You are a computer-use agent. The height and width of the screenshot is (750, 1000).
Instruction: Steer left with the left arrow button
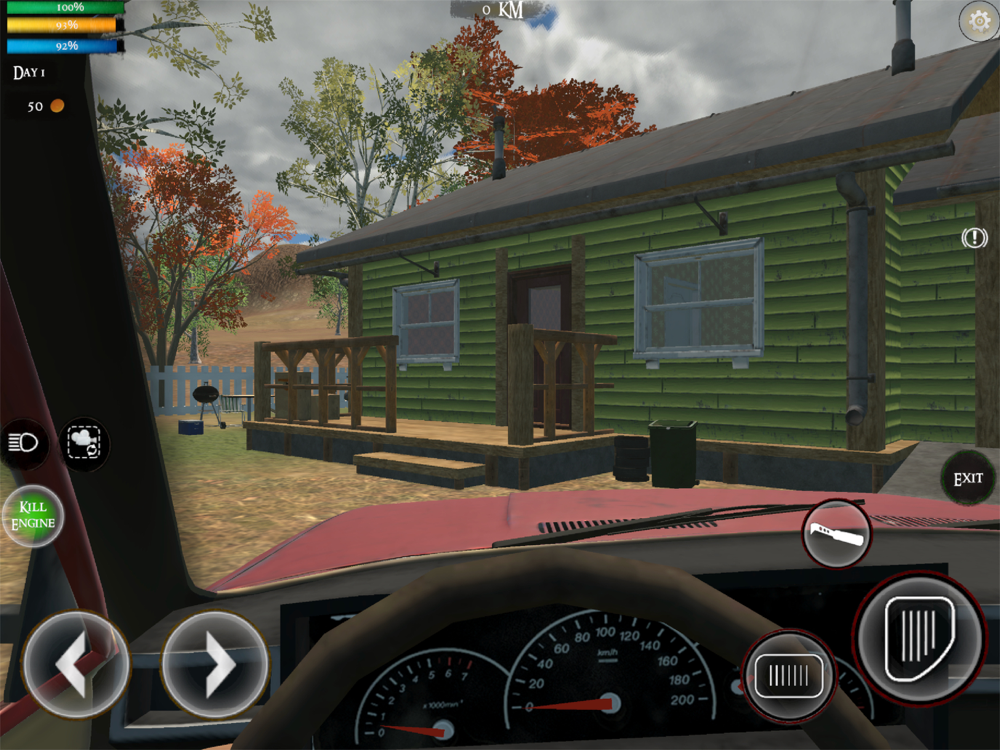(x=75, y=664)
